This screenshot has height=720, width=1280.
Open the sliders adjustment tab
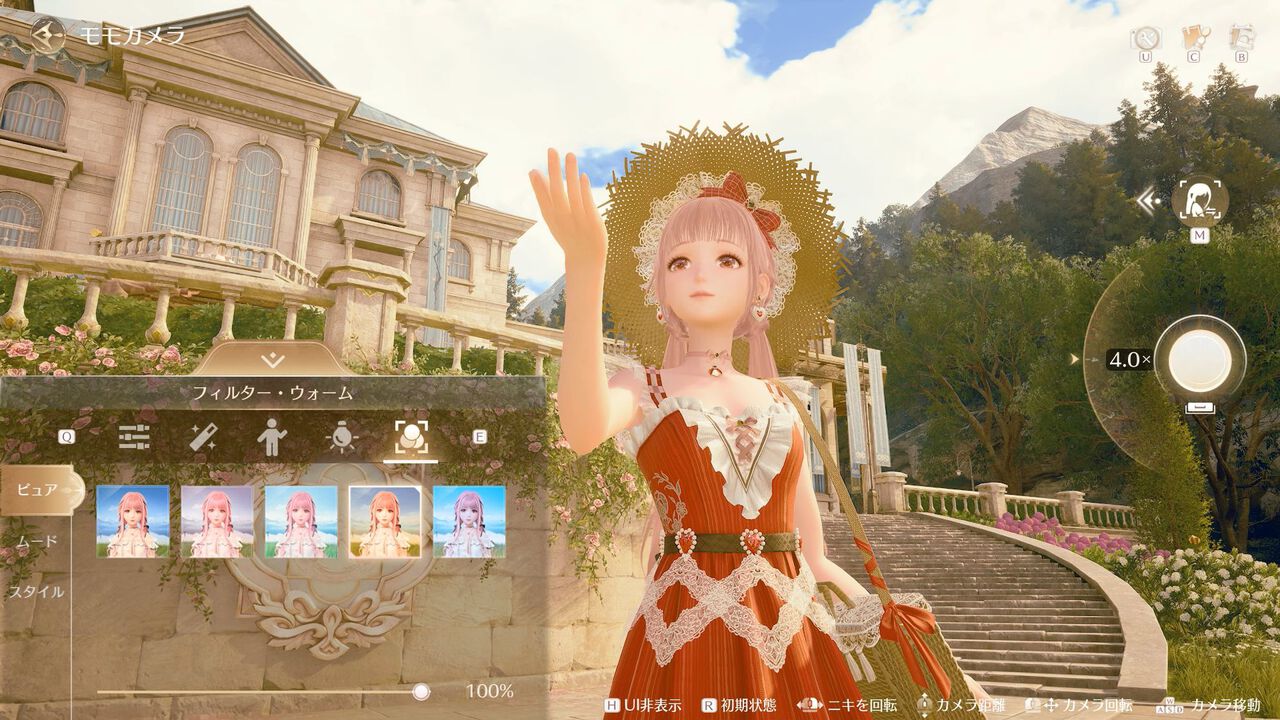pyautogui.click(x=134, y=437)
